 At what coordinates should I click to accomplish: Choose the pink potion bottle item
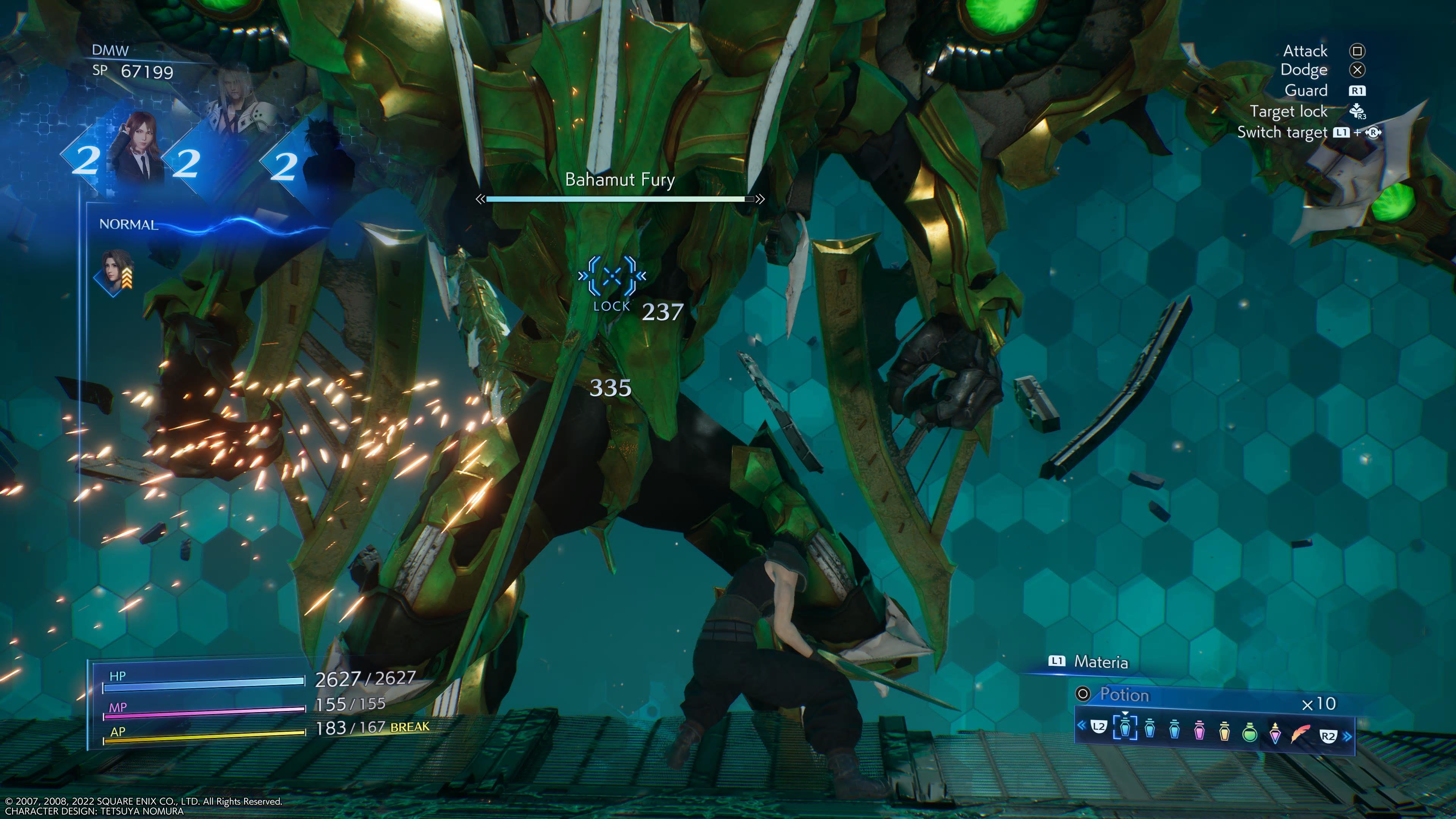(x=1199, y=730)
